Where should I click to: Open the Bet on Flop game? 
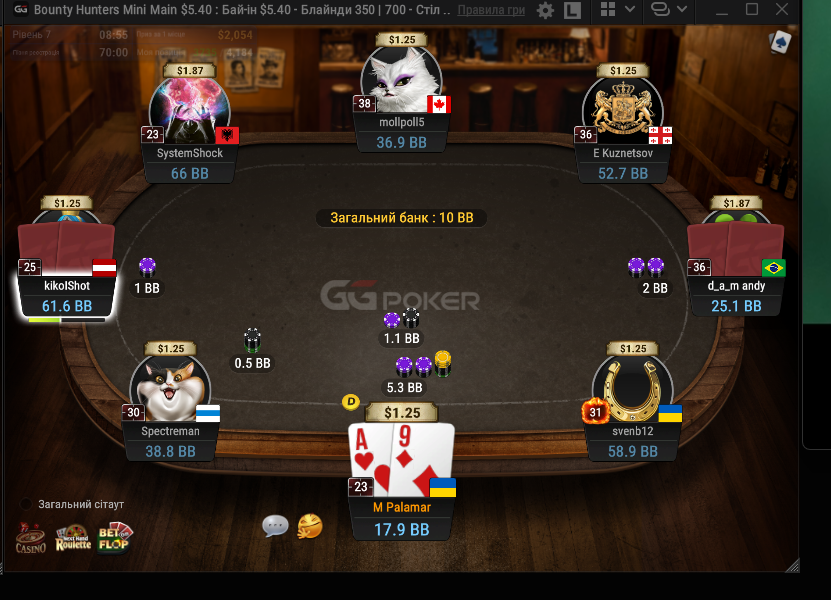[114, 538]
